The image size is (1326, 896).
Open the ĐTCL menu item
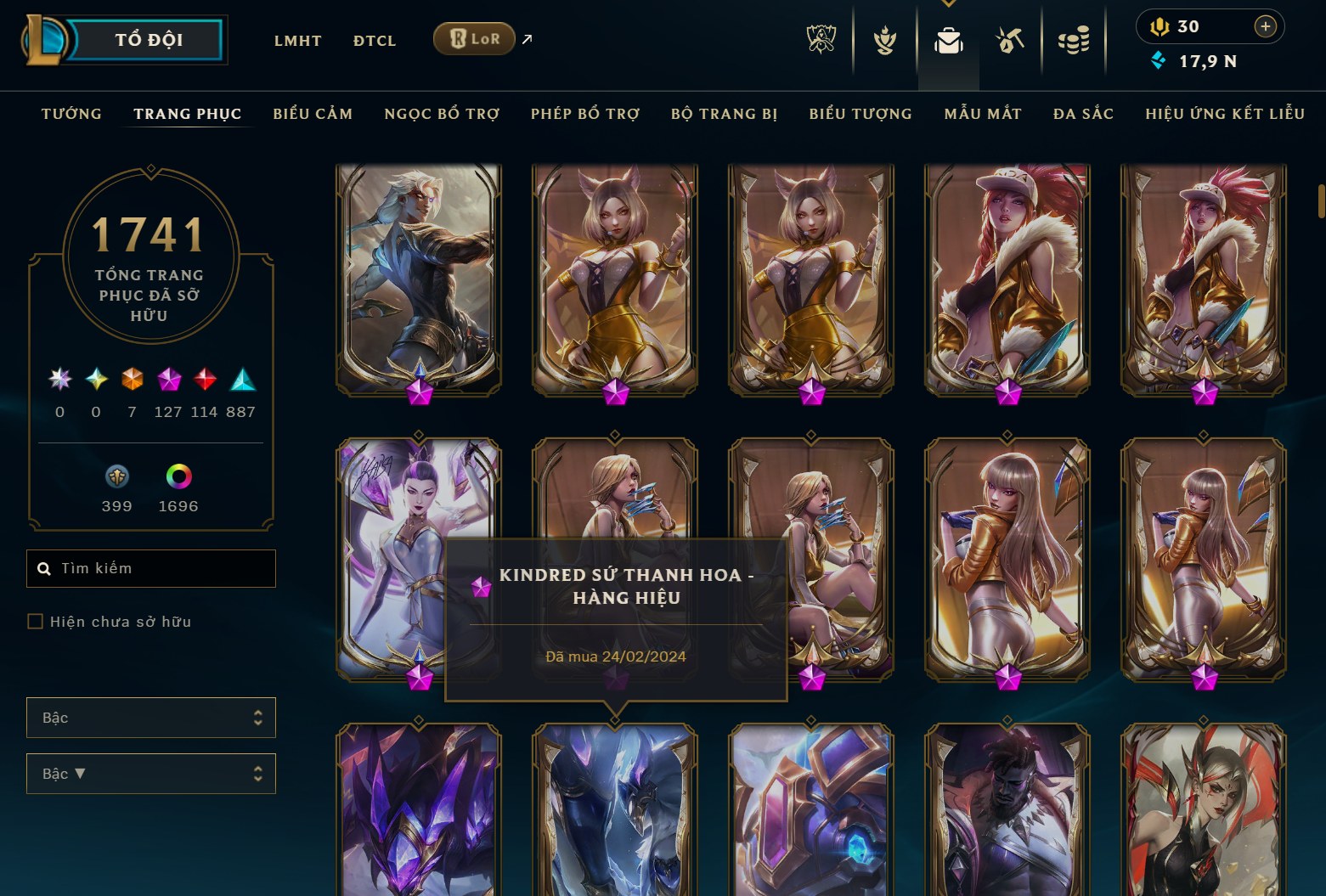coord(374,40)
